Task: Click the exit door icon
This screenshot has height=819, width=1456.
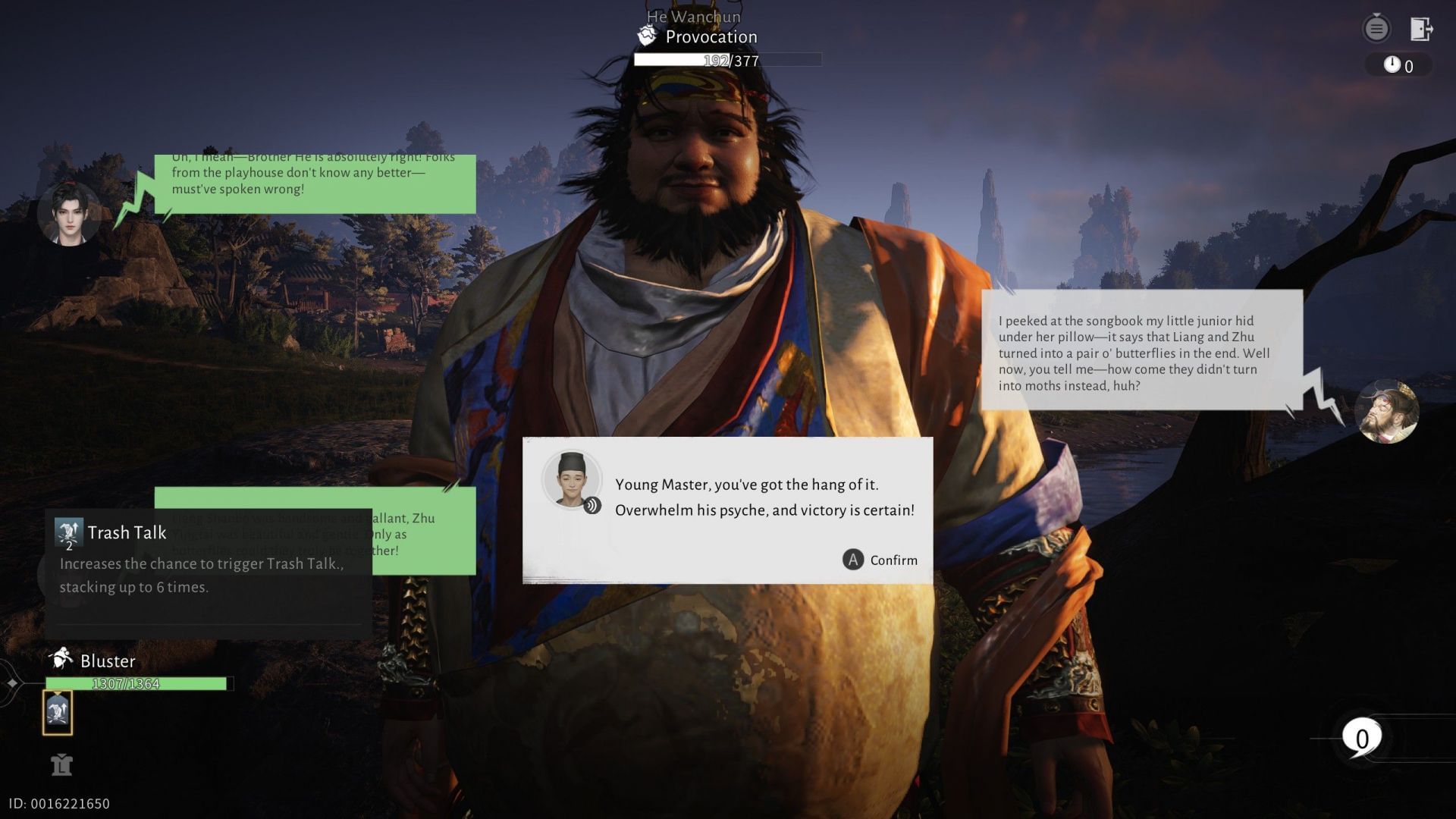Action: (1419, 29)
